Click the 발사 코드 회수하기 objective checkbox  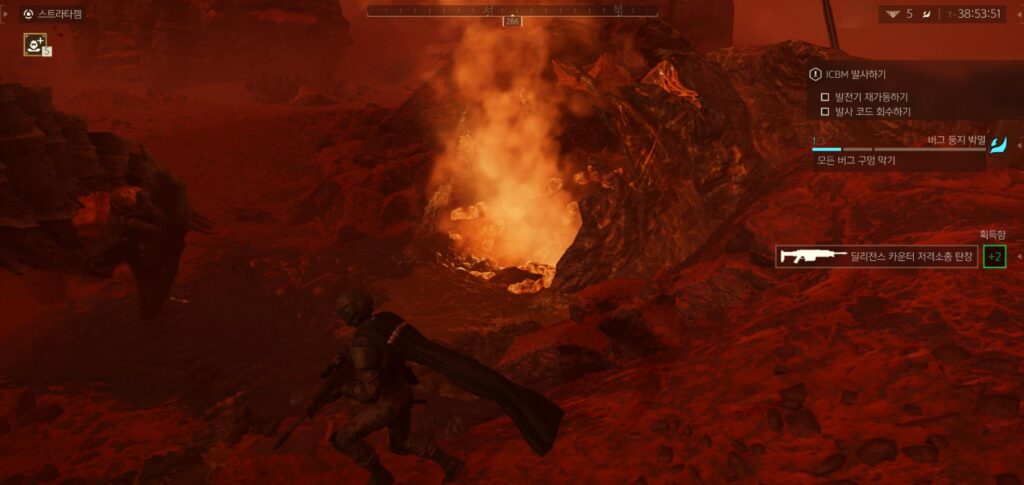(x=825, y=112)
